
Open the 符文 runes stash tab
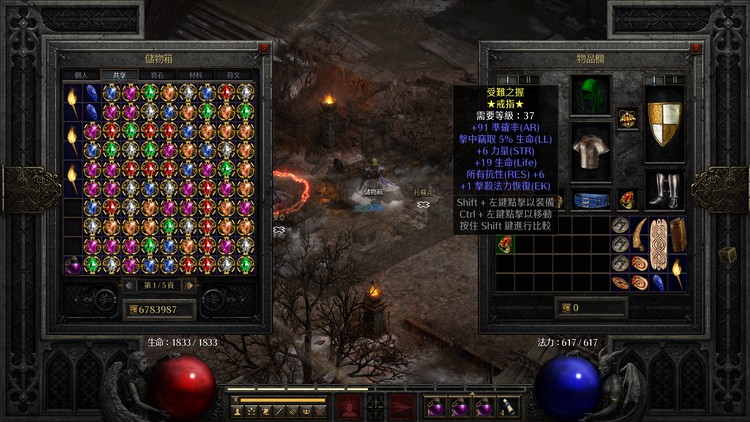(x=234, y=74)
